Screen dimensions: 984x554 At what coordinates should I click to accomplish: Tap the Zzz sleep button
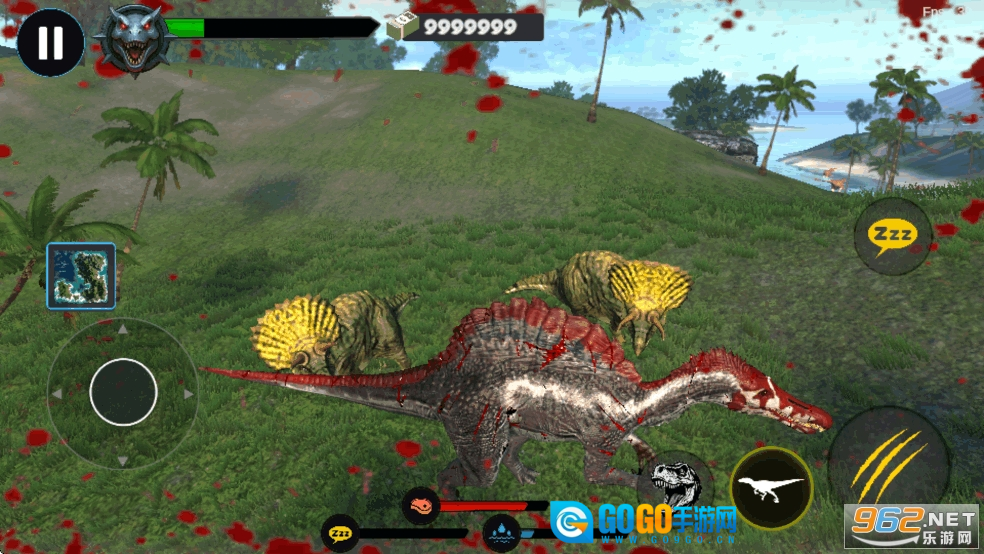[893, 237]
